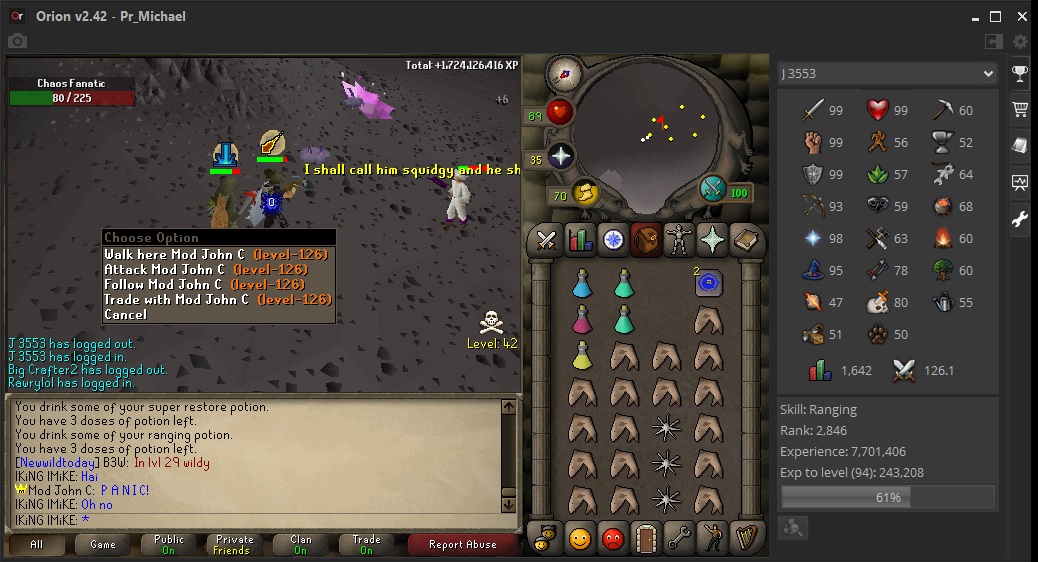Toggle the Clan chat filter tab

click(x=300, y=544)
